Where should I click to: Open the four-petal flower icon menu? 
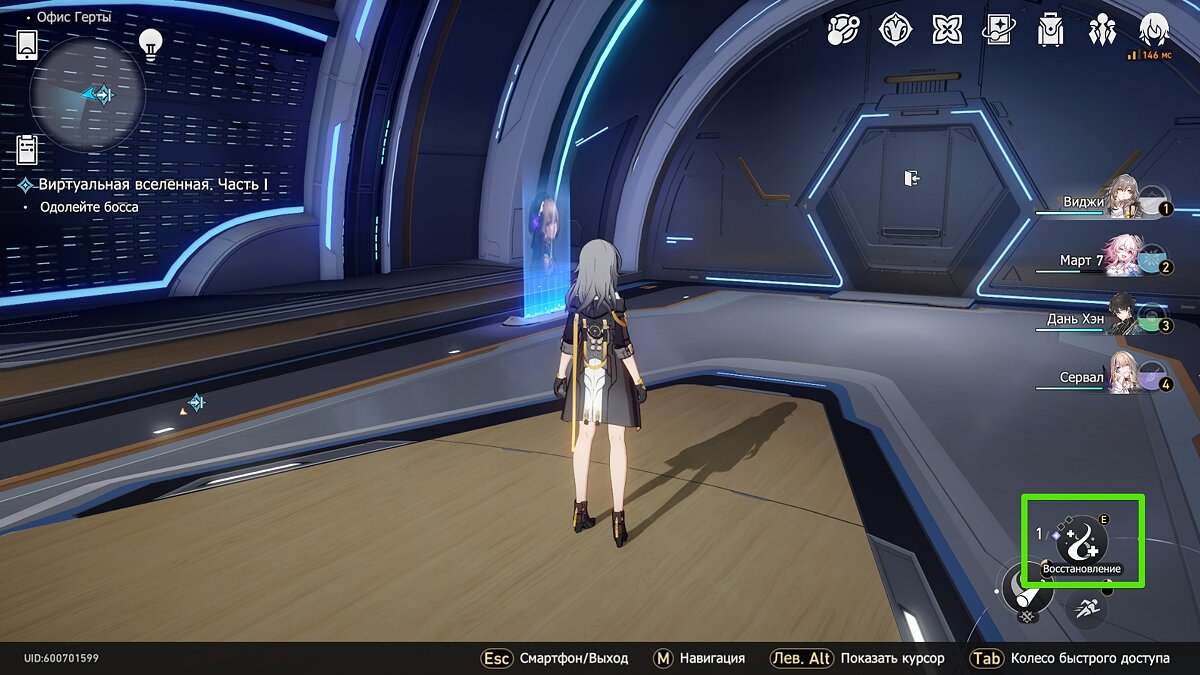[947, 31]
